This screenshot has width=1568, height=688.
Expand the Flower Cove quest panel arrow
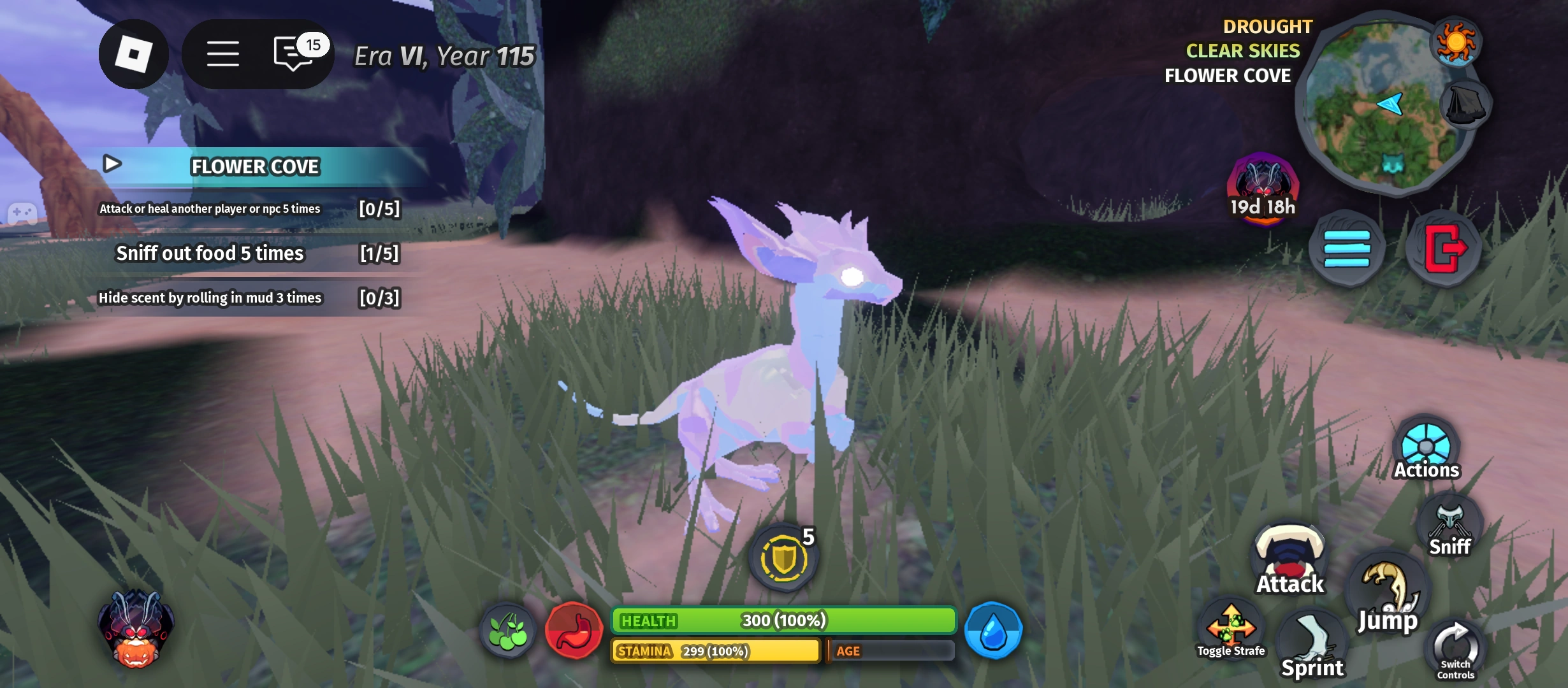coord(112,164)
